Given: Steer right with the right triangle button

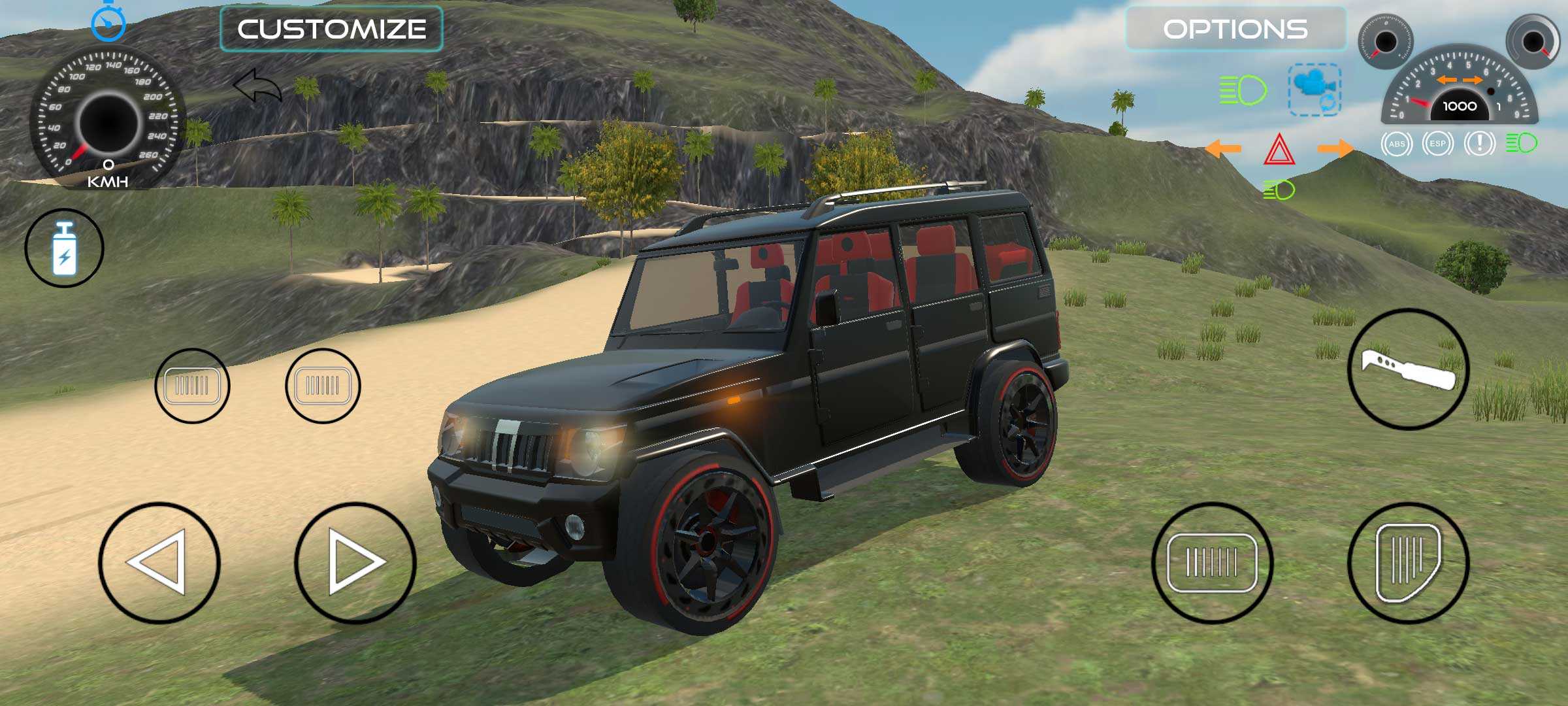Looking at the screenshot, I should coord(355,562).
